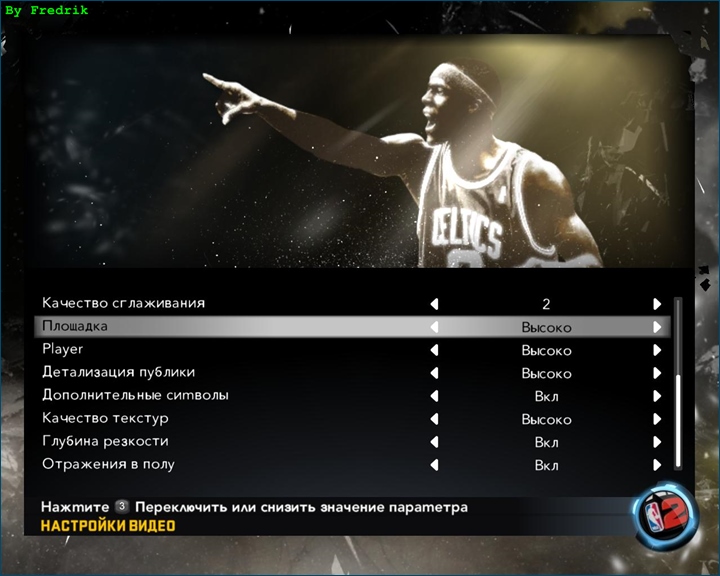Lower Player detail with its left arrow
The height and width of the screenshot is (576, 720).
coord(434,351)
